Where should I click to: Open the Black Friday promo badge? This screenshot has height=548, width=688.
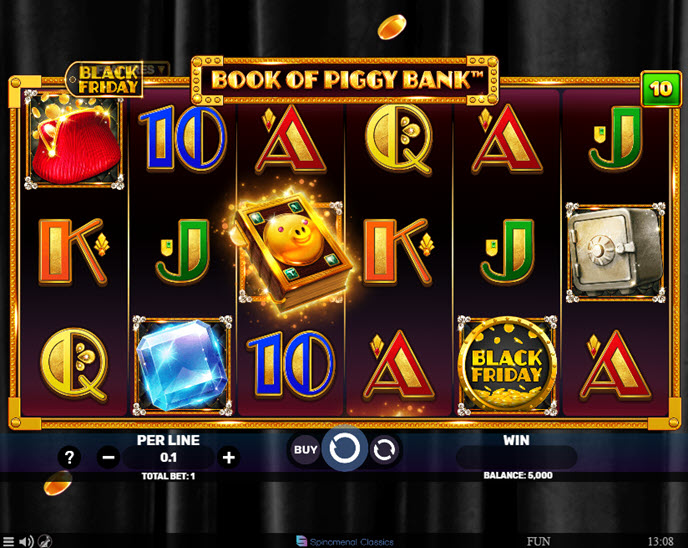[x=107, y=79]
